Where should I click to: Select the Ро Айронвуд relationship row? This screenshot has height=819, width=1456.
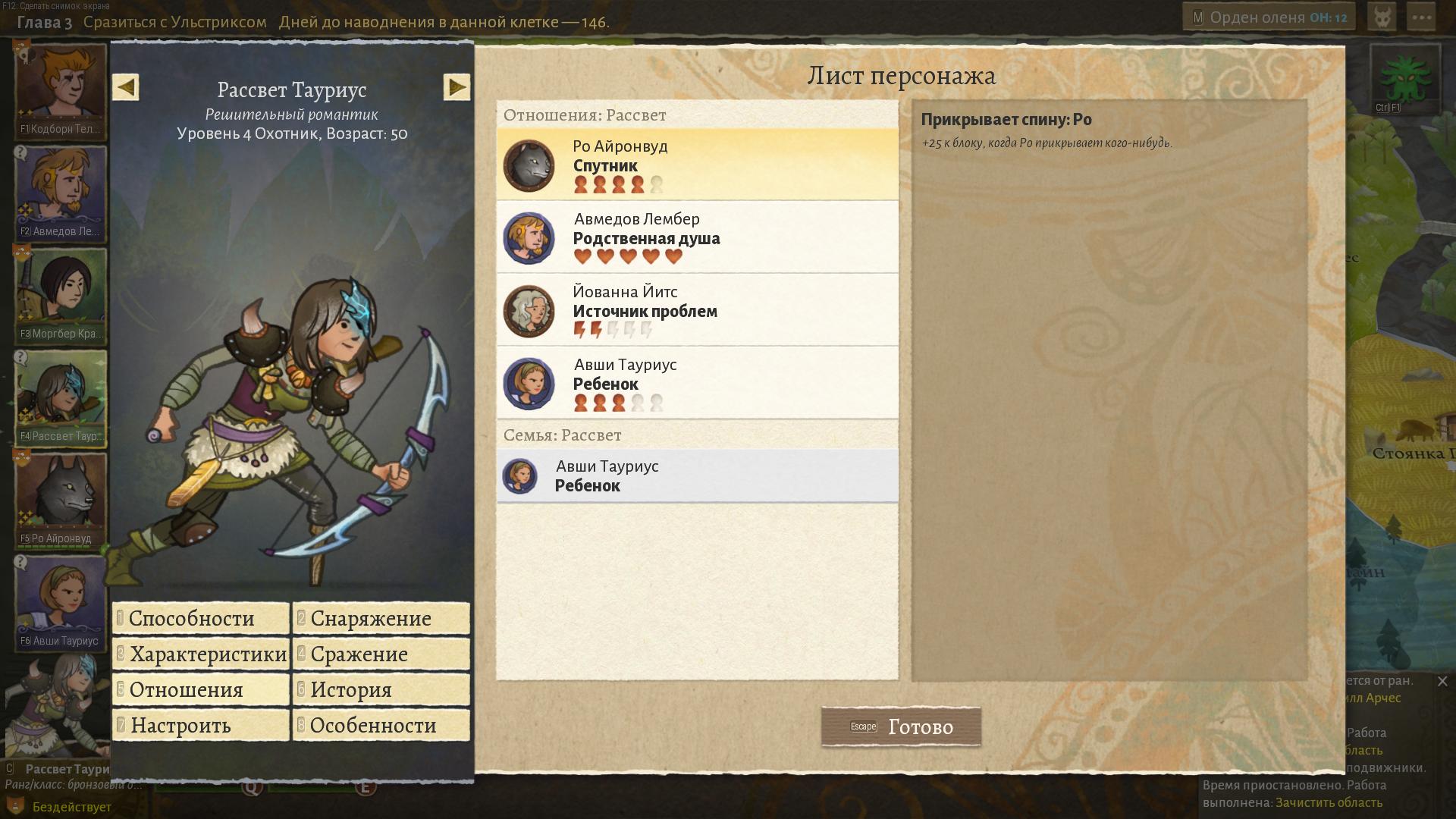coord(697,165)
